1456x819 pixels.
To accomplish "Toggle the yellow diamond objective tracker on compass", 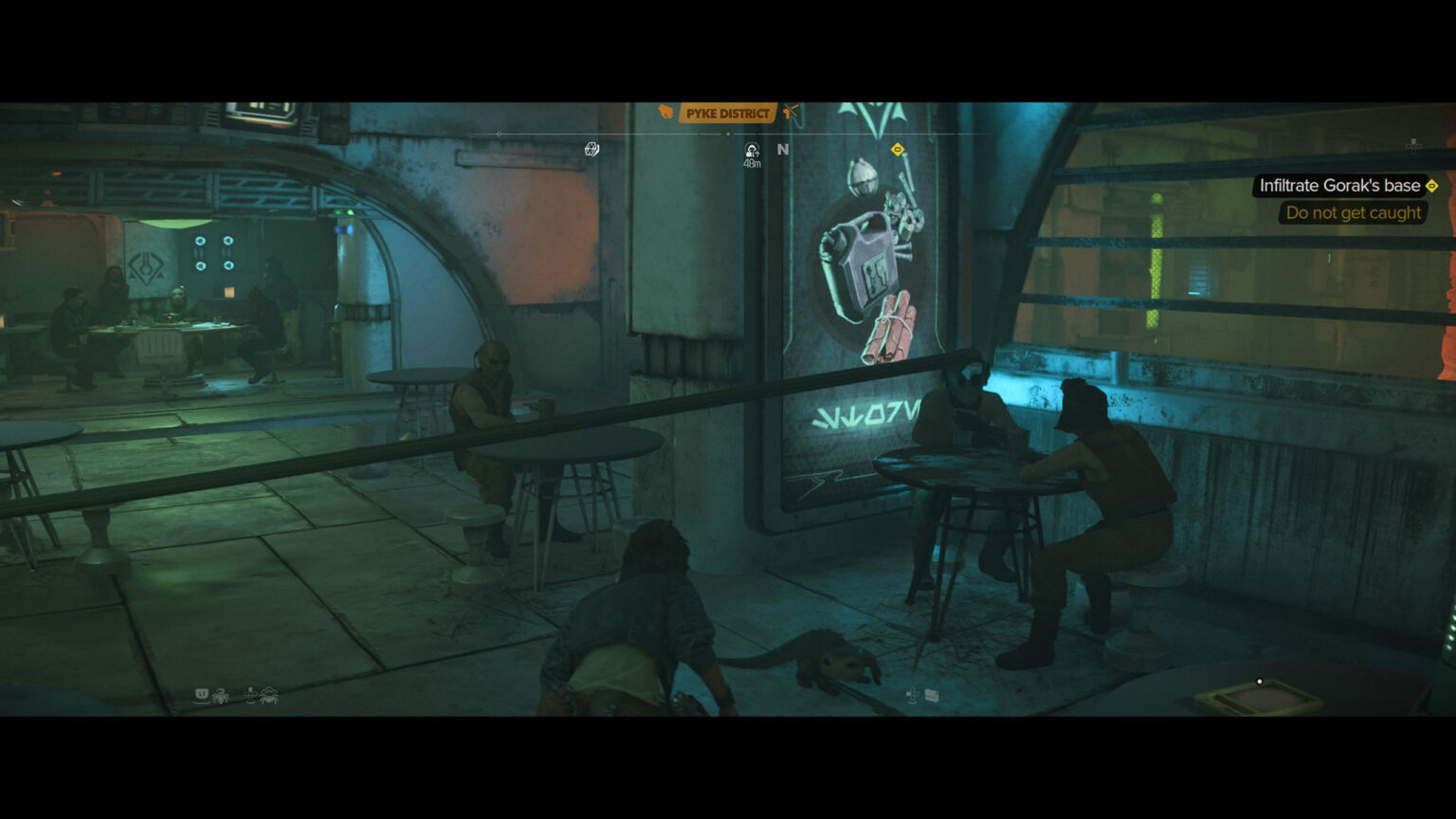I will [x=897, y=149].
